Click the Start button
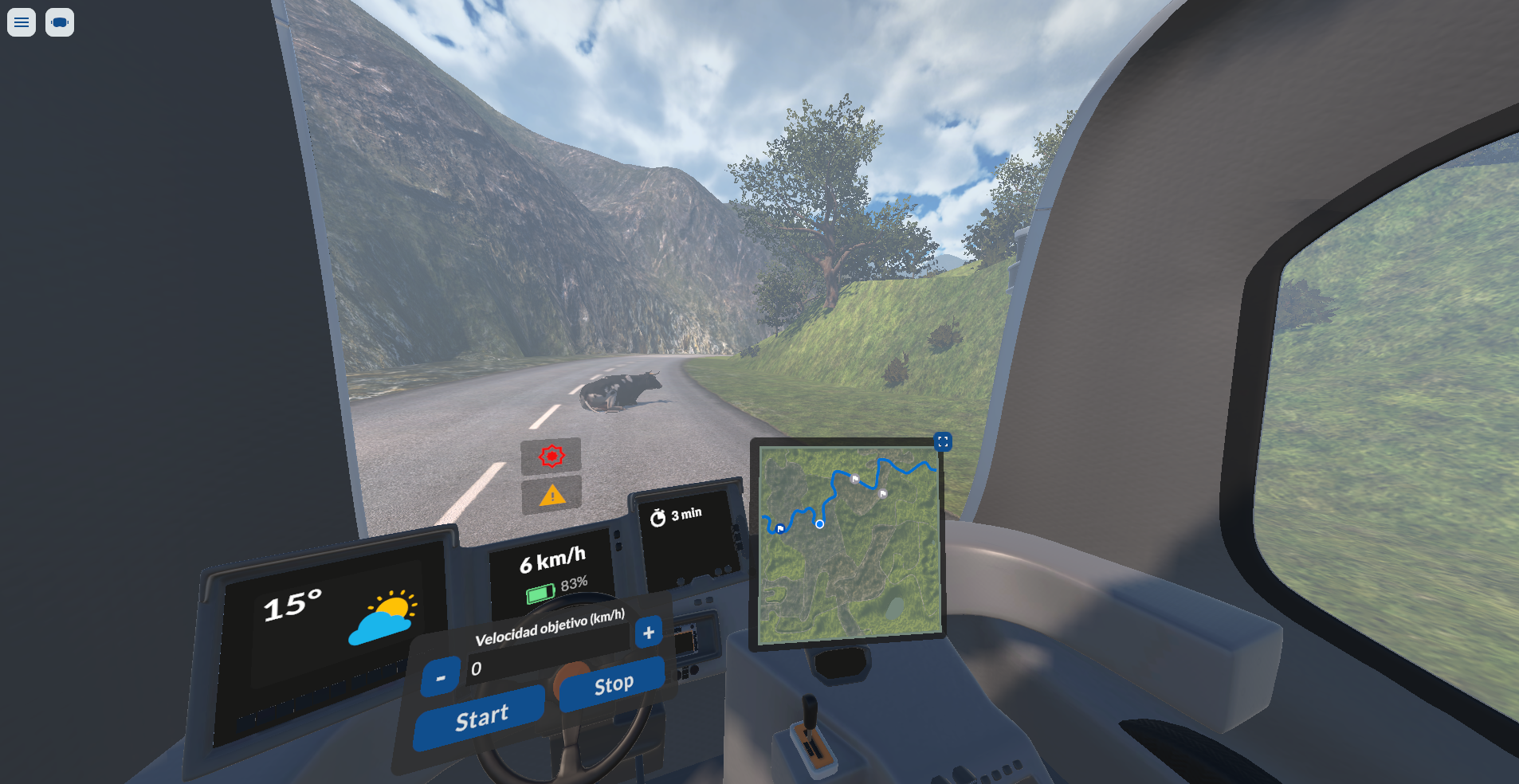 [x=481, y=717]
